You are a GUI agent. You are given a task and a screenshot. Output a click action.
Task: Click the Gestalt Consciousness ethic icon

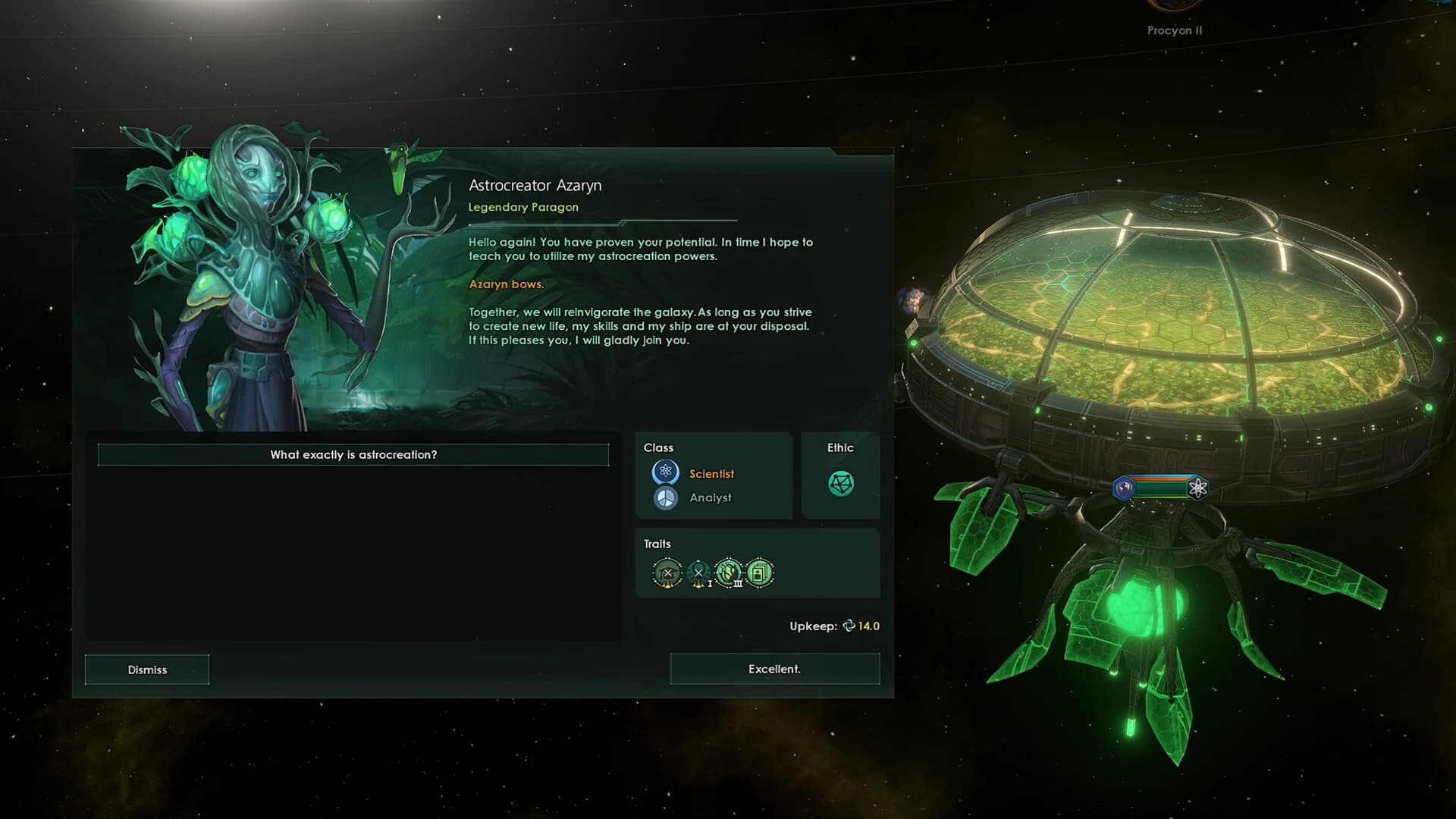click(841, 482)
